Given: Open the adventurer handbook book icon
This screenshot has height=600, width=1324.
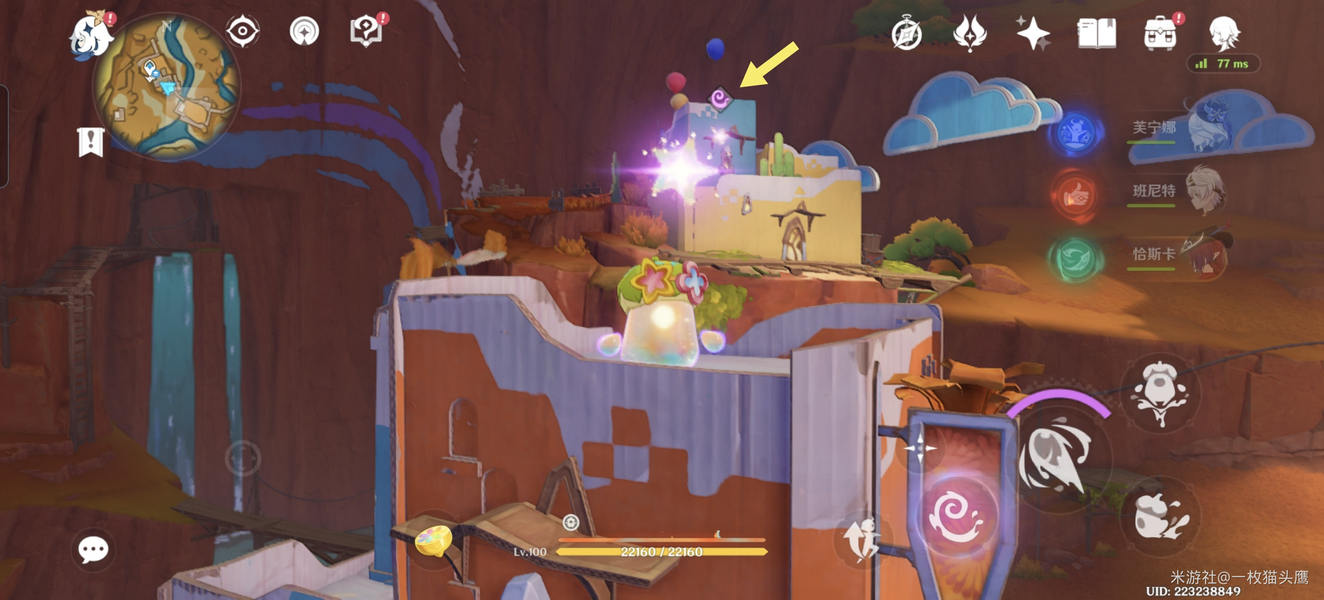Looking at the screenshot, I should [x=1097, y=34].
